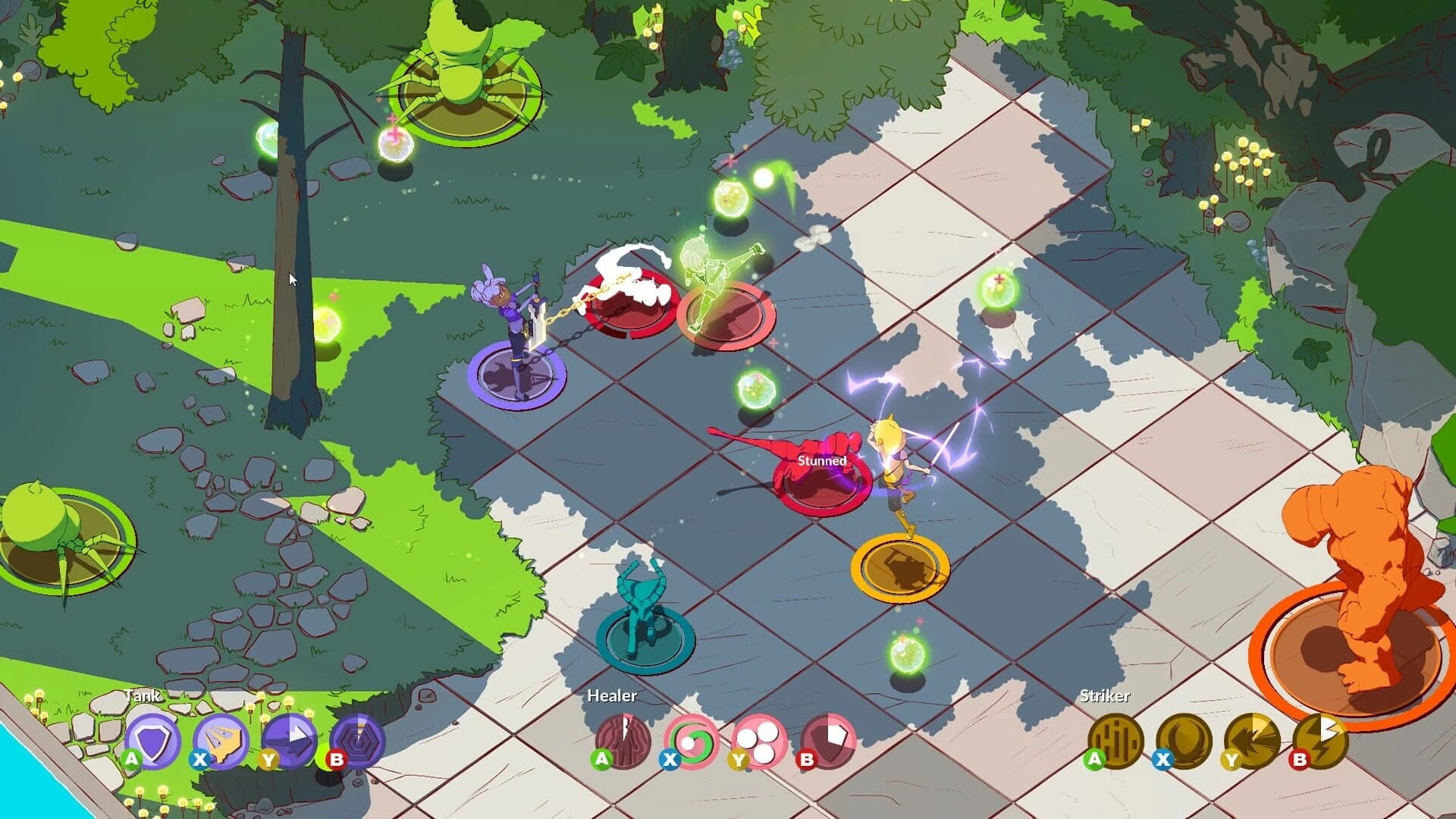Expand the Tank ability bar
This screenshot has width=1456, height=819.
tap(144, 694)
